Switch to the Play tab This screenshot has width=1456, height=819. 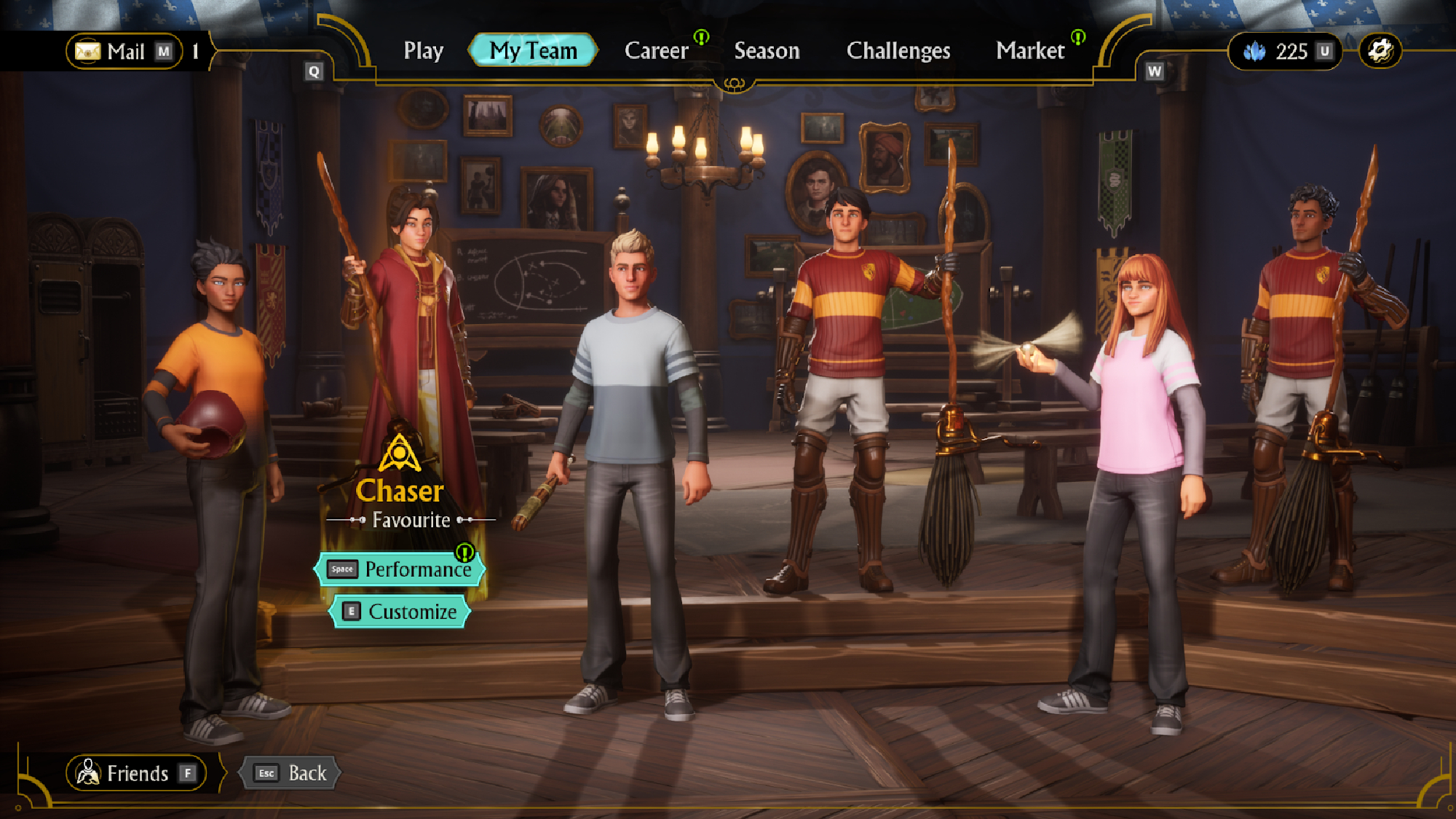tap(423, 51)
